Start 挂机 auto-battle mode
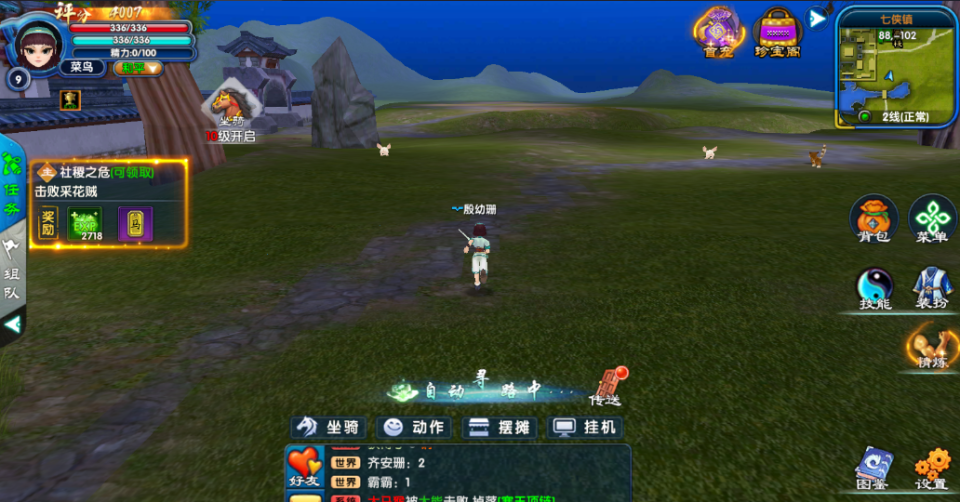 point(587,427)
